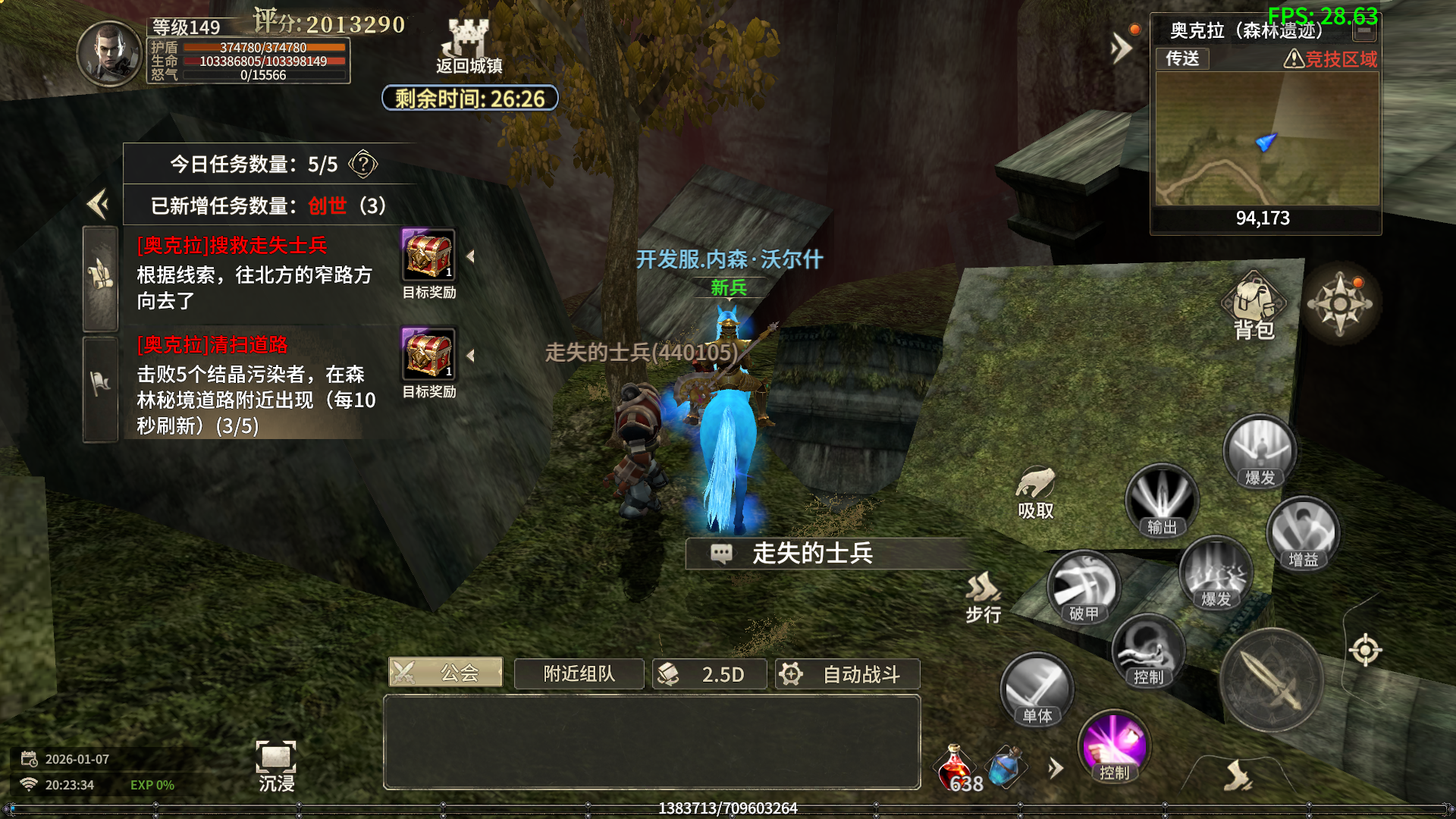Activate the 破甲 armor break skill
The image size is (1456, 819).
[1084, 588]
